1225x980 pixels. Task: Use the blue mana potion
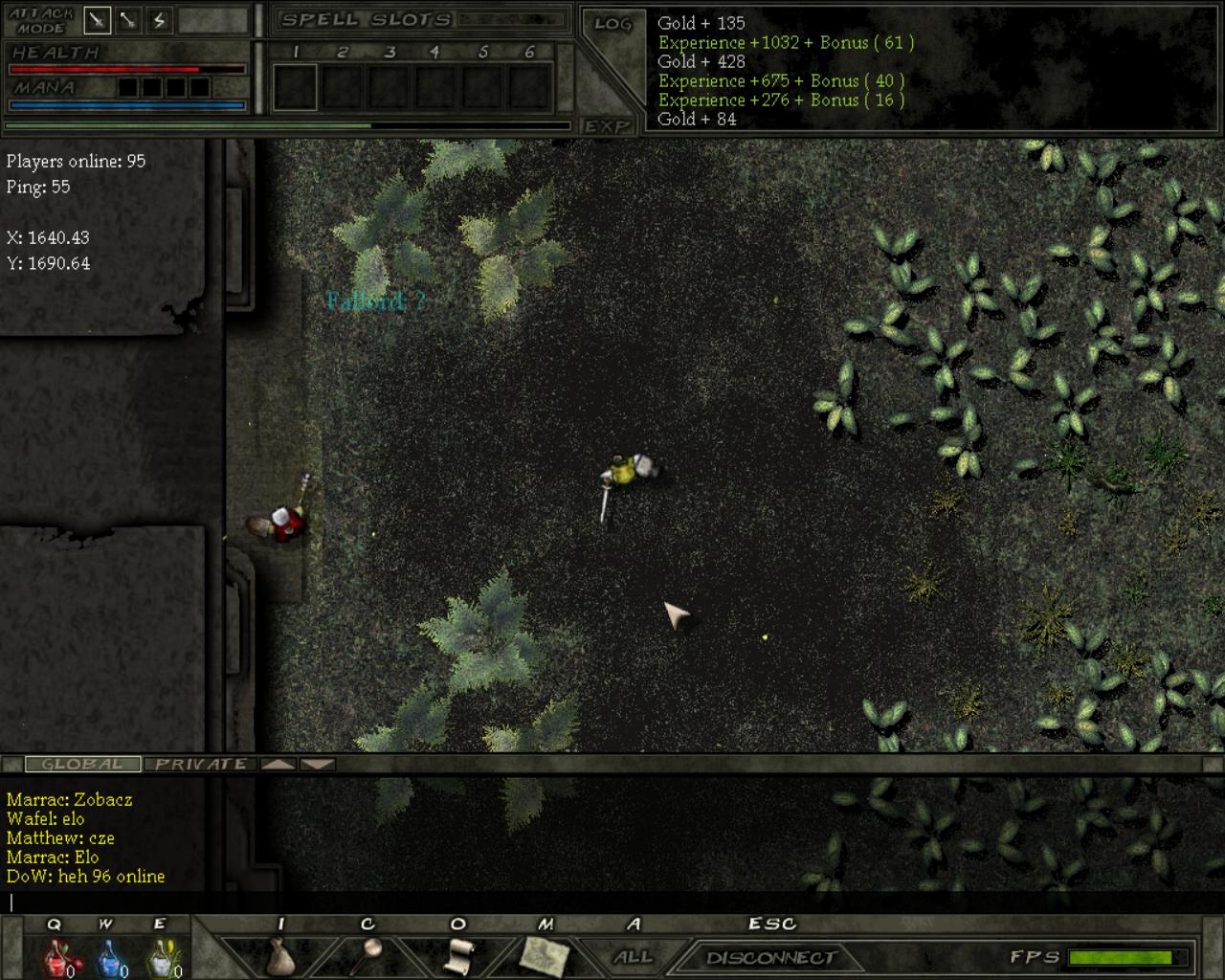click(x=110, y=956)
